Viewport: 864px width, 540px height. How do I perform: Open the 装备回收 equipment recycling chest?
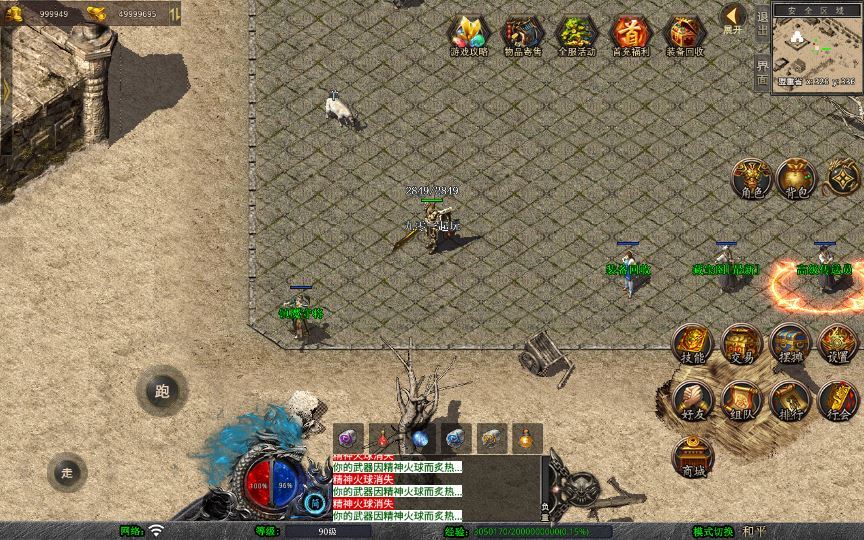(x=684, y=35)
